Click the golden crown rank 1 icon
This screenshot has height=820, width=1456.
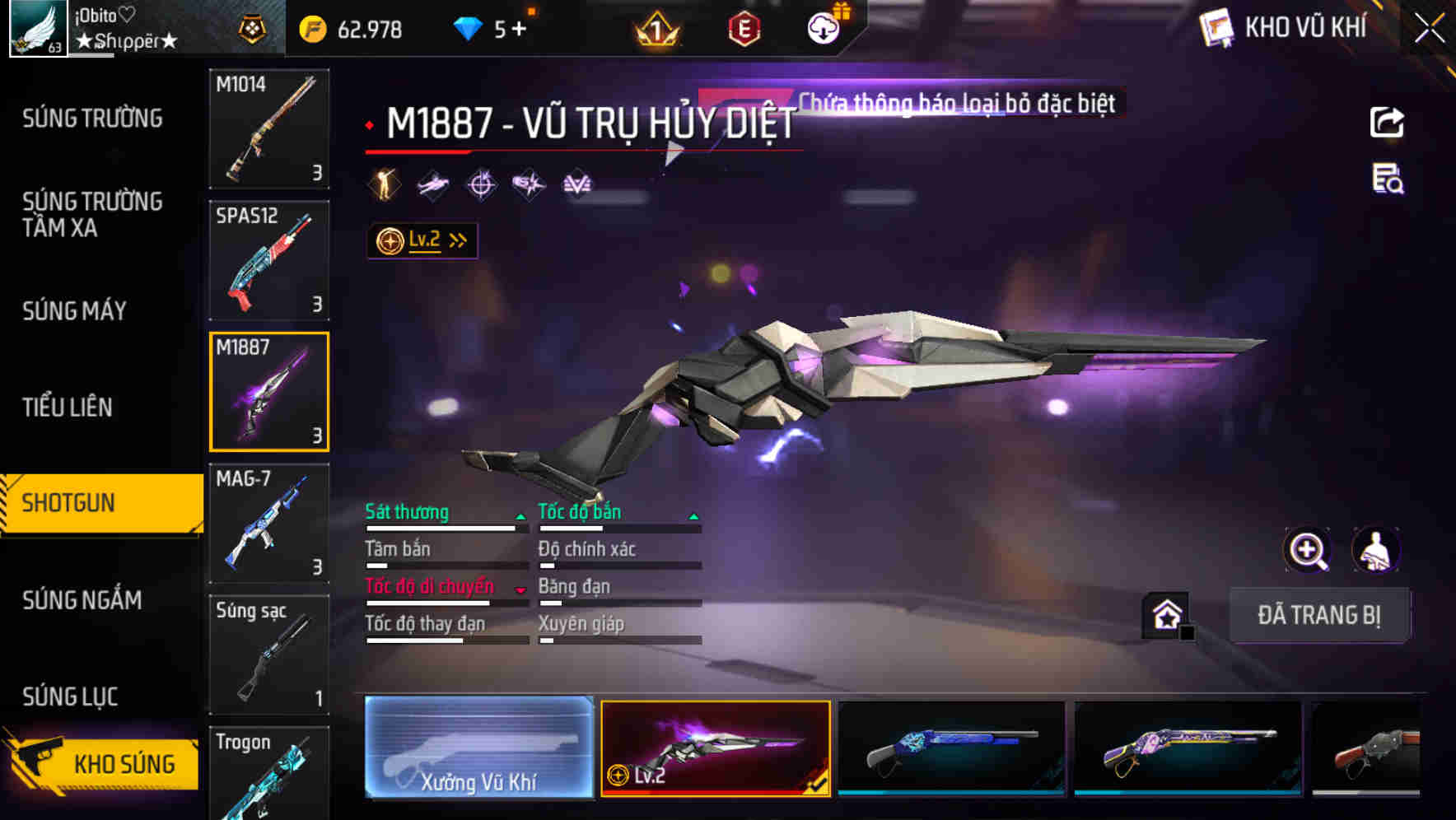tap(656, 27)
